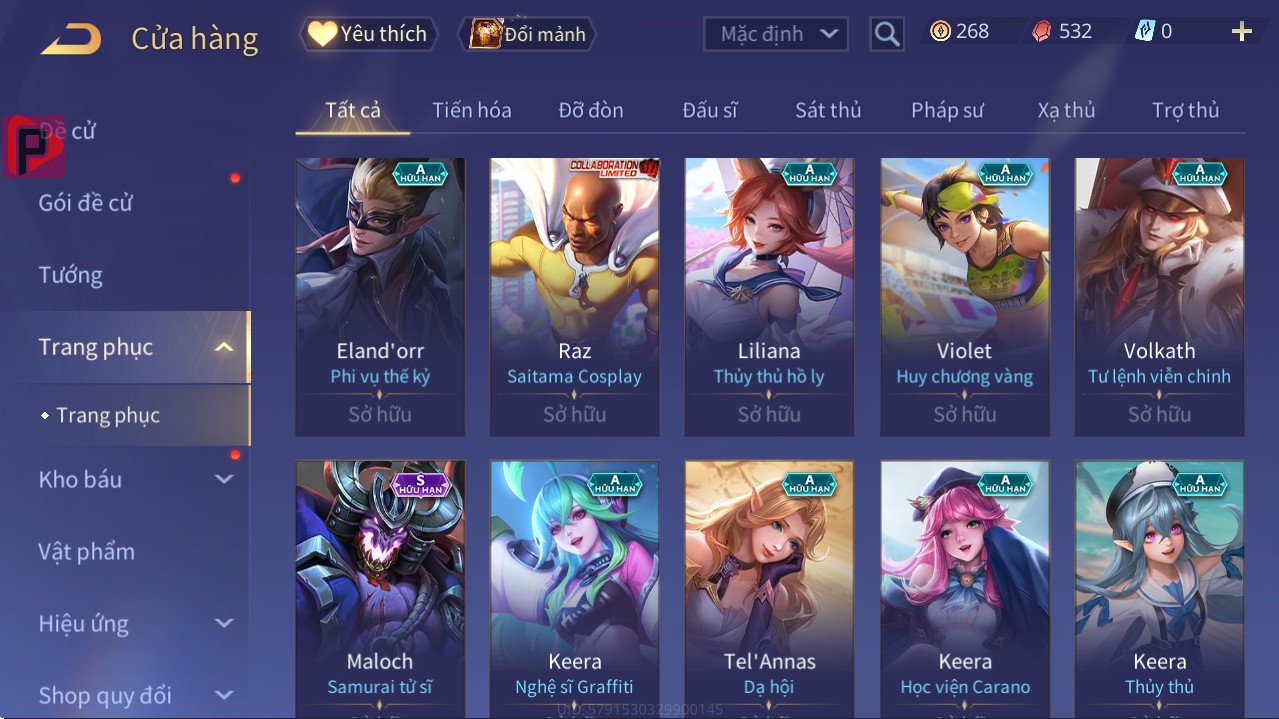
Task: Open the Đổi mảnh exchange
Action: point(527,34)
